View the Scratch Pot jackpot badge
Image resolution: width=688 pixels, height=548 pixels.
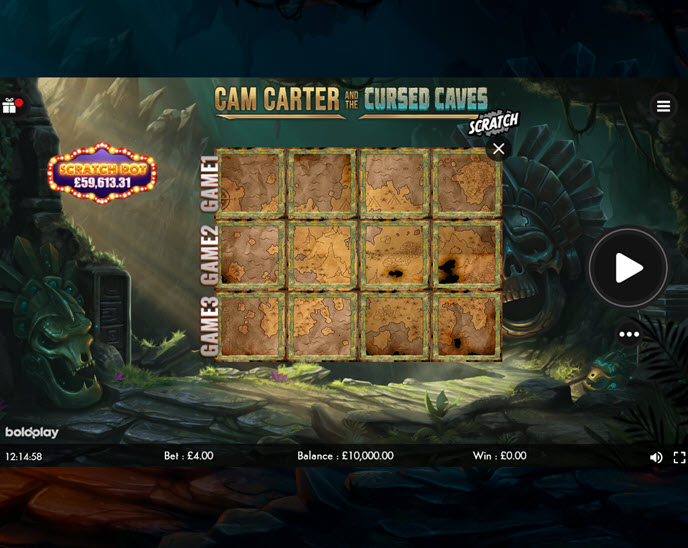point(102,174)
